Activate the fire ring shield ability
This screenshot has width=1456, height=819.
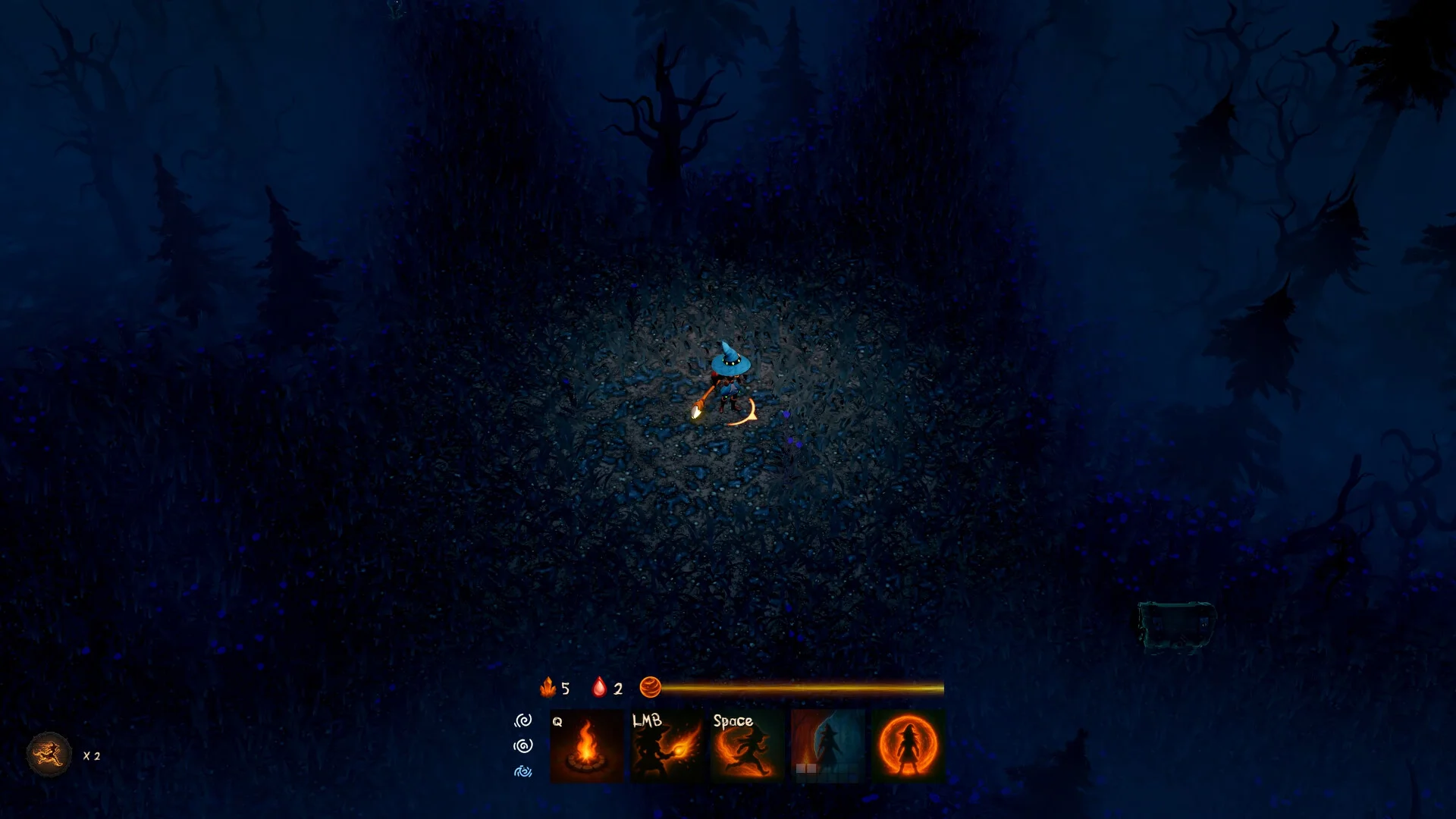(x=908, y=745)
